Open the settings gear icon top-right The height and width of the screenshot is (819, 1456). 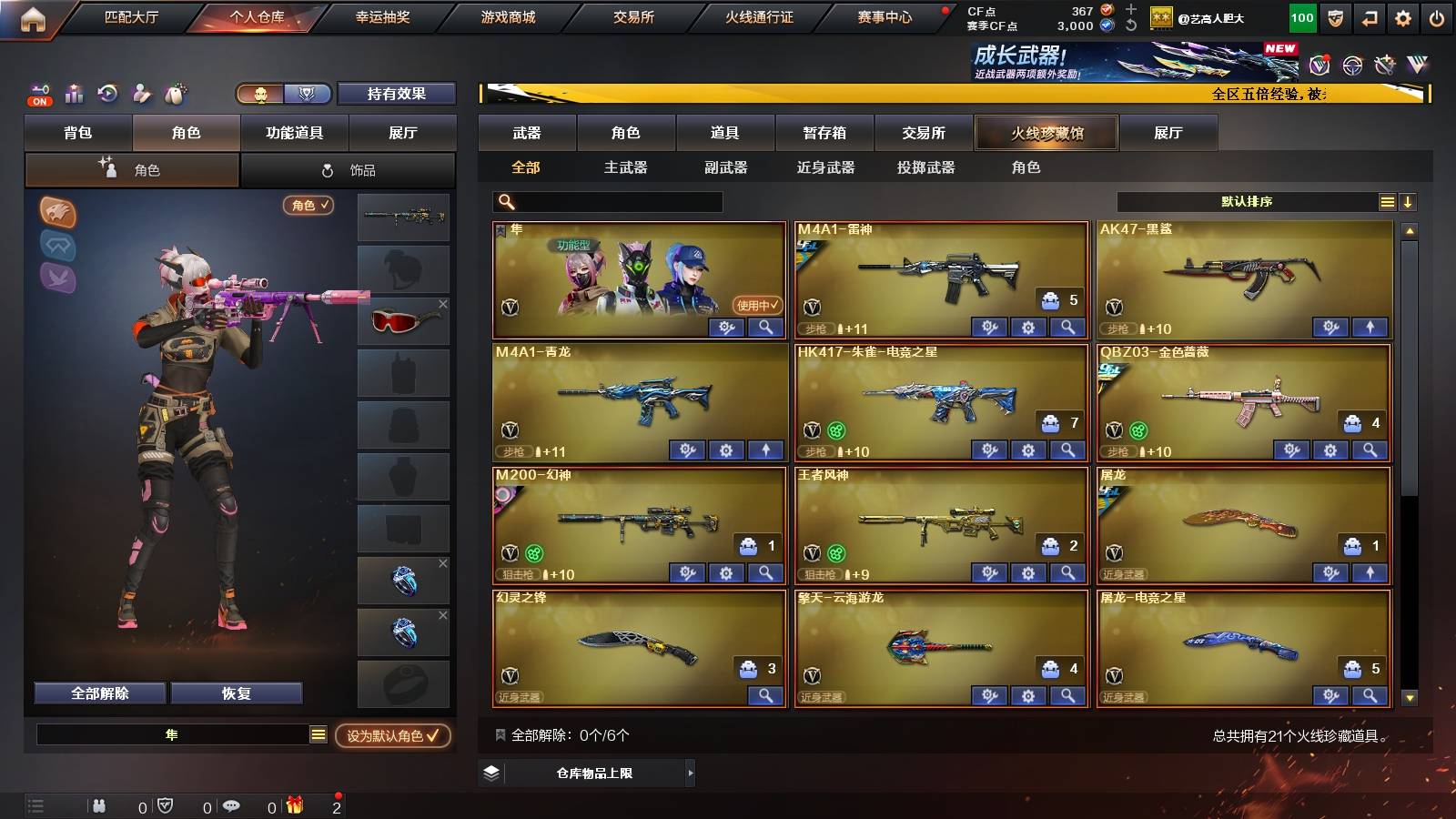click(1403, 15)
